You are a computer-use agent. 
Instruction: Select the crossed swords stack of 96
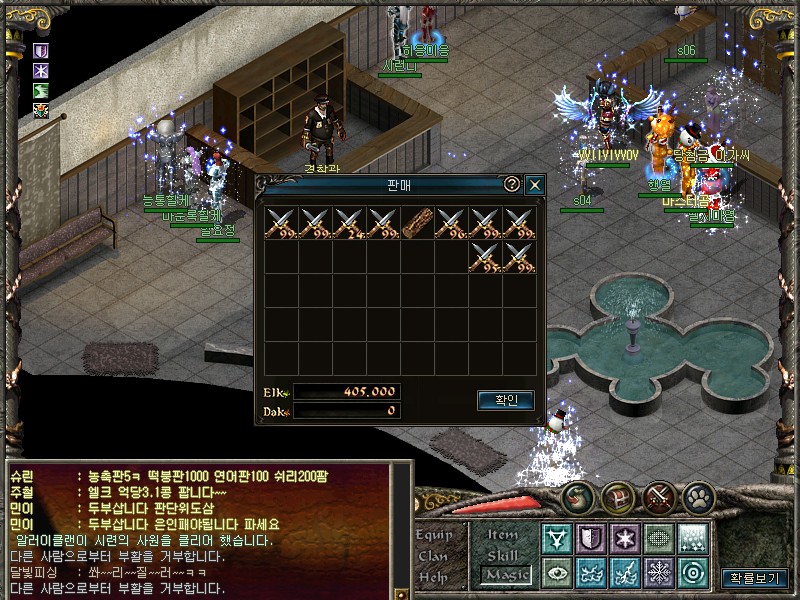click(x=452, y=223)
